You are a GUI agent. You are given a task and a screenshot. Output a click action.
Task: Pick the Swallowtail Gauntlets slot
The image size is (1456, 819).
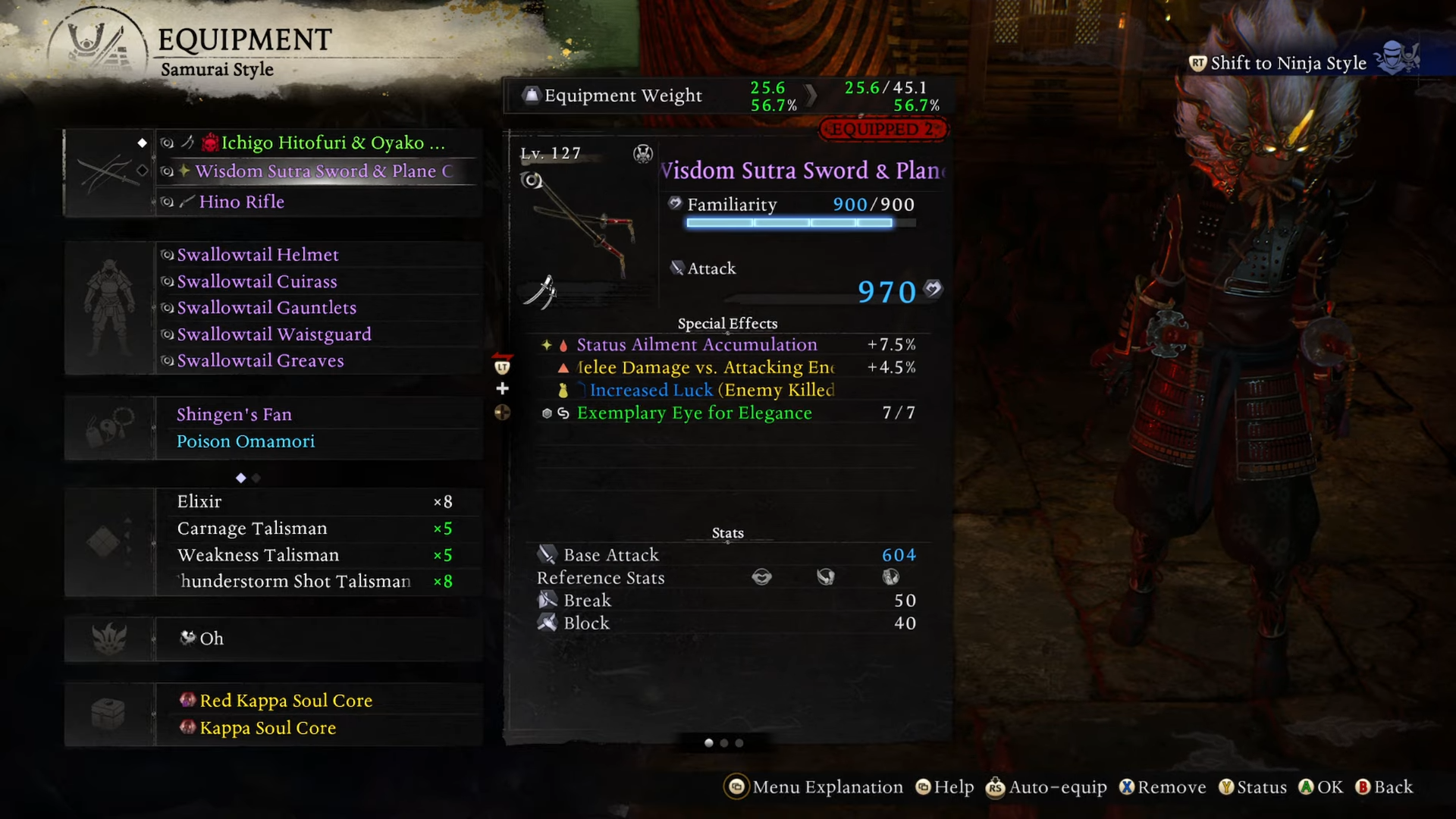click(266, 308)
